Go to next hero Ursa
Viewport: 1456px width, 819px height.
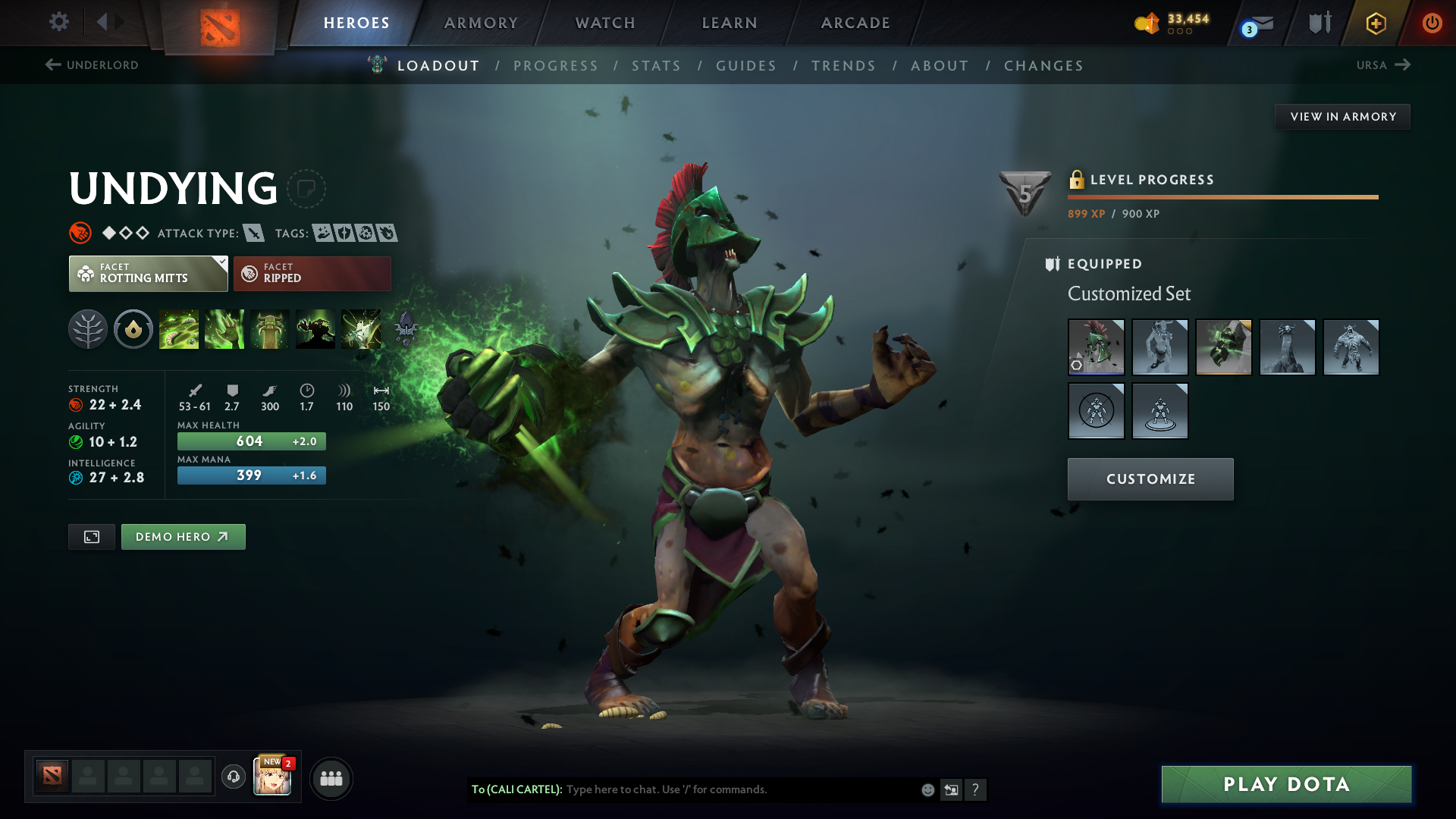coord(1383,65)
